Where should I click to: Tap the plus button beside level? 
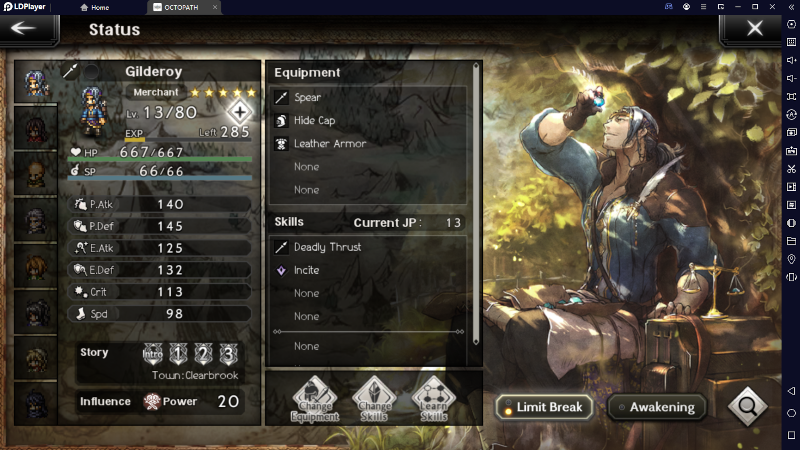(240, 111)
